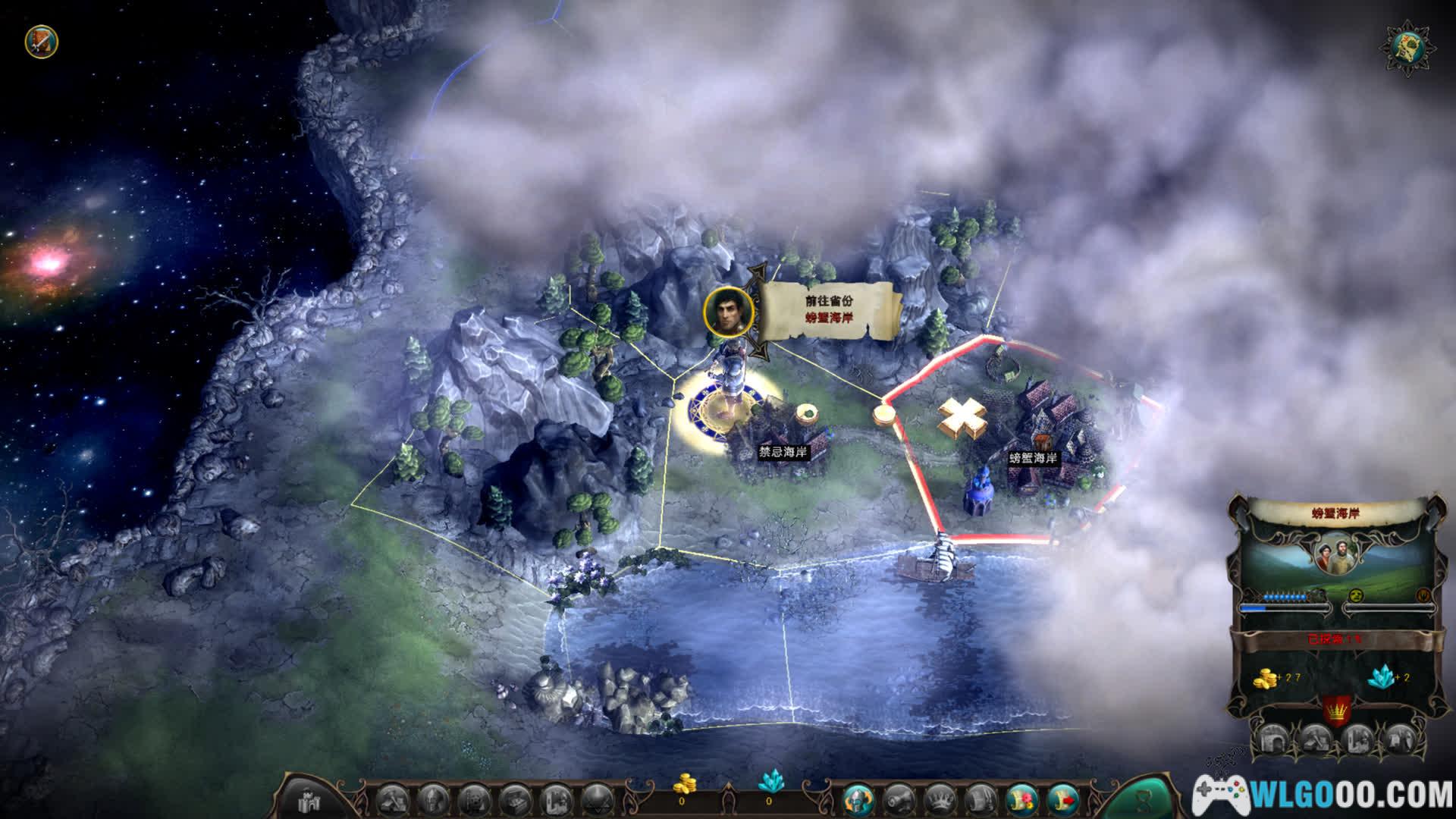1456x819 pixels.
Task: Click the scroll with red arrow icon
Action: [1061, 799]
